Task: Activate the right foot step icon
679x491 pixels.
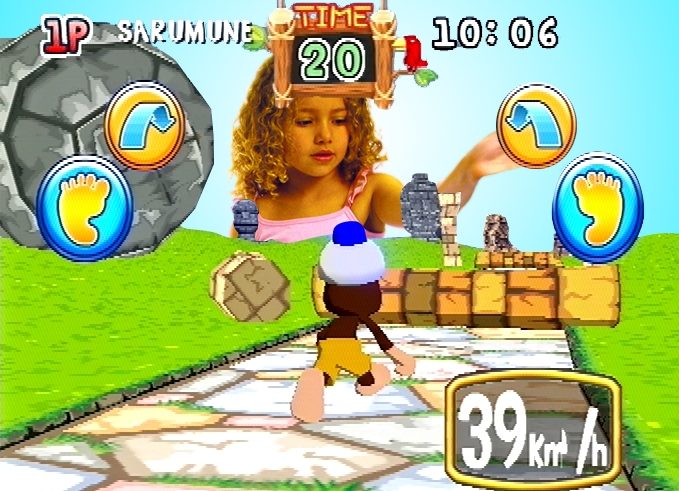Action: [598, 208]
